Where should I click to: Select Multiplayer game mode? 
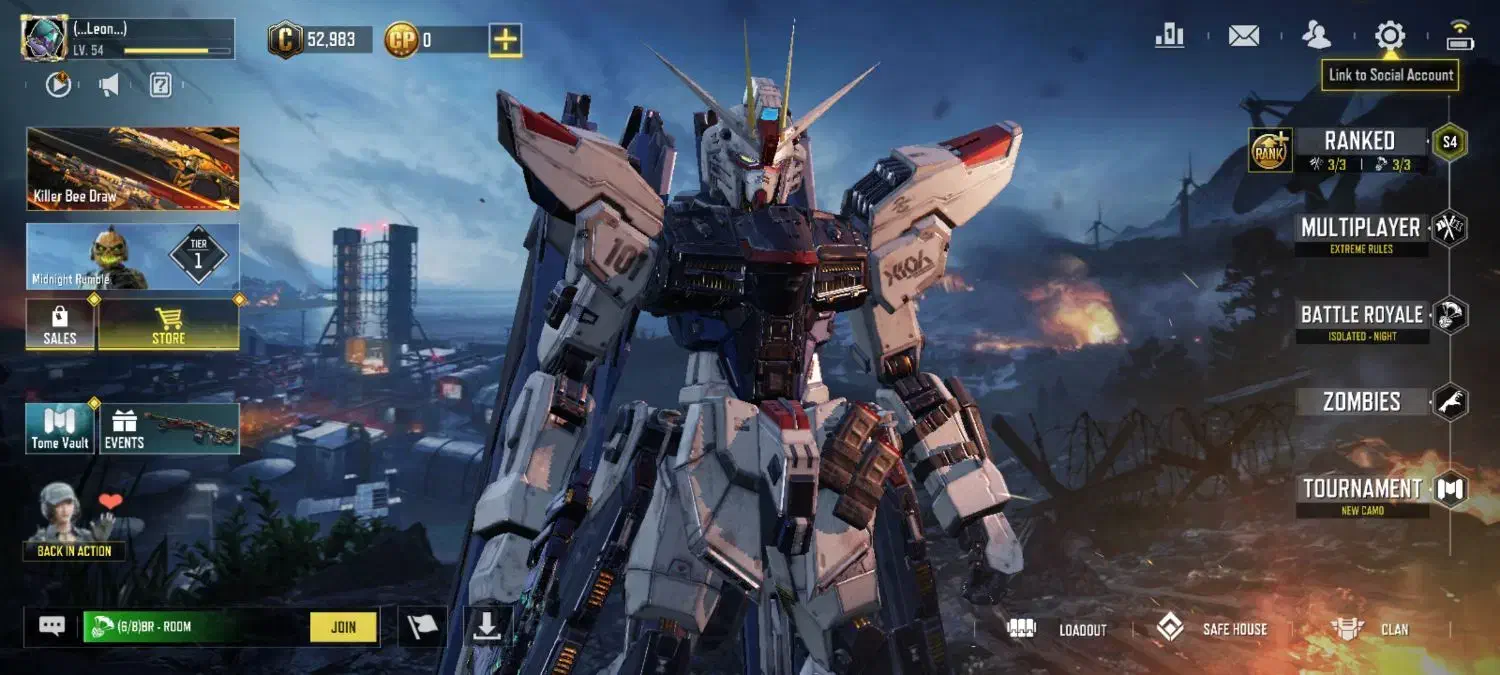[x=1360, y=229]
